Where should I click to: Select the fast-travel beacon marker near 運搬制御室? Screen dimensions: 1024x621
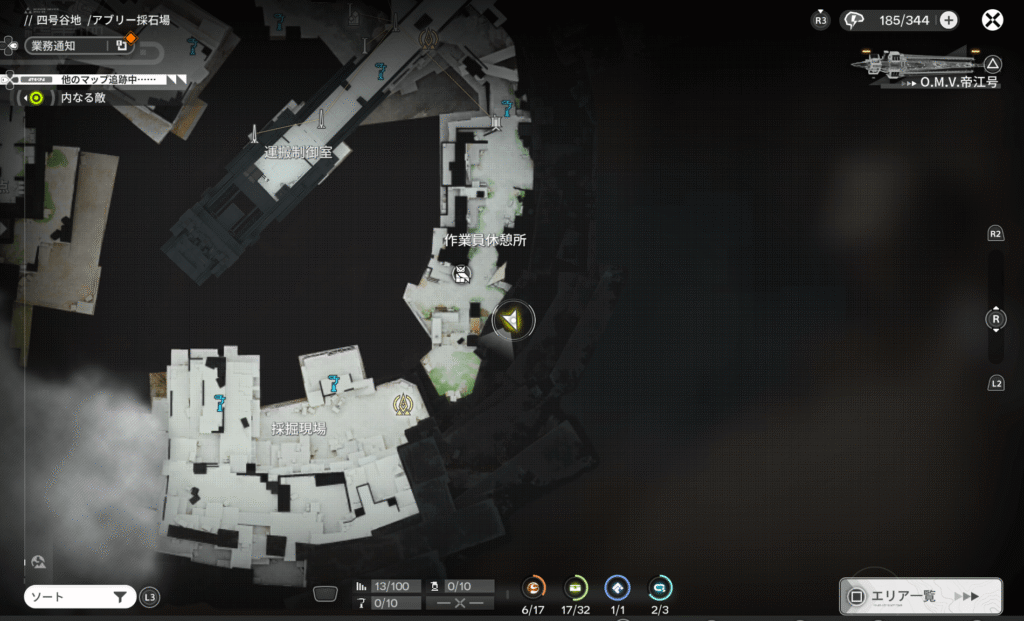[430, 40]
